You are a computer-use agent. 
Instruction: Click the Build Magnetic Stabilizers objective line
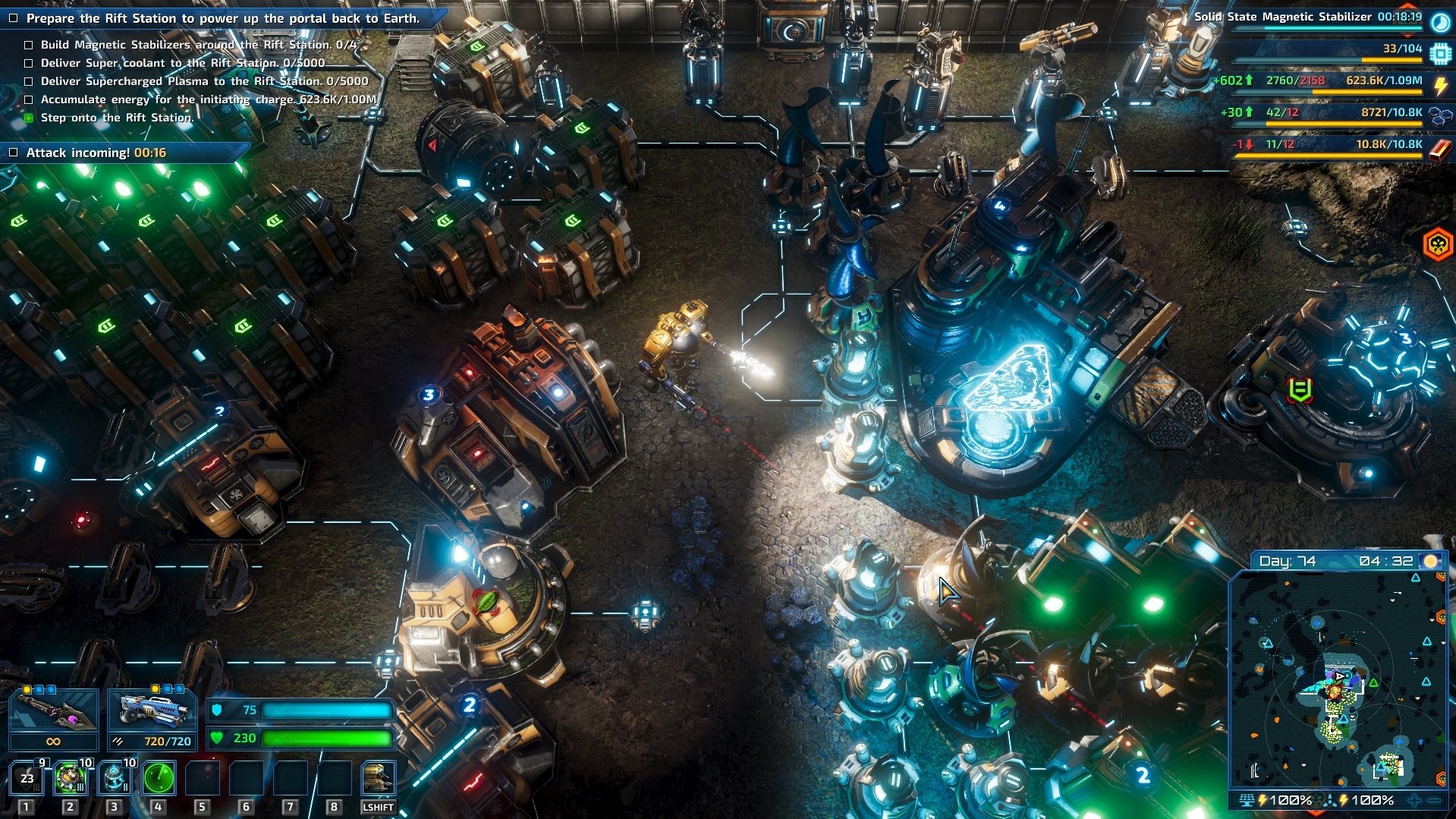tap(197, 45)
